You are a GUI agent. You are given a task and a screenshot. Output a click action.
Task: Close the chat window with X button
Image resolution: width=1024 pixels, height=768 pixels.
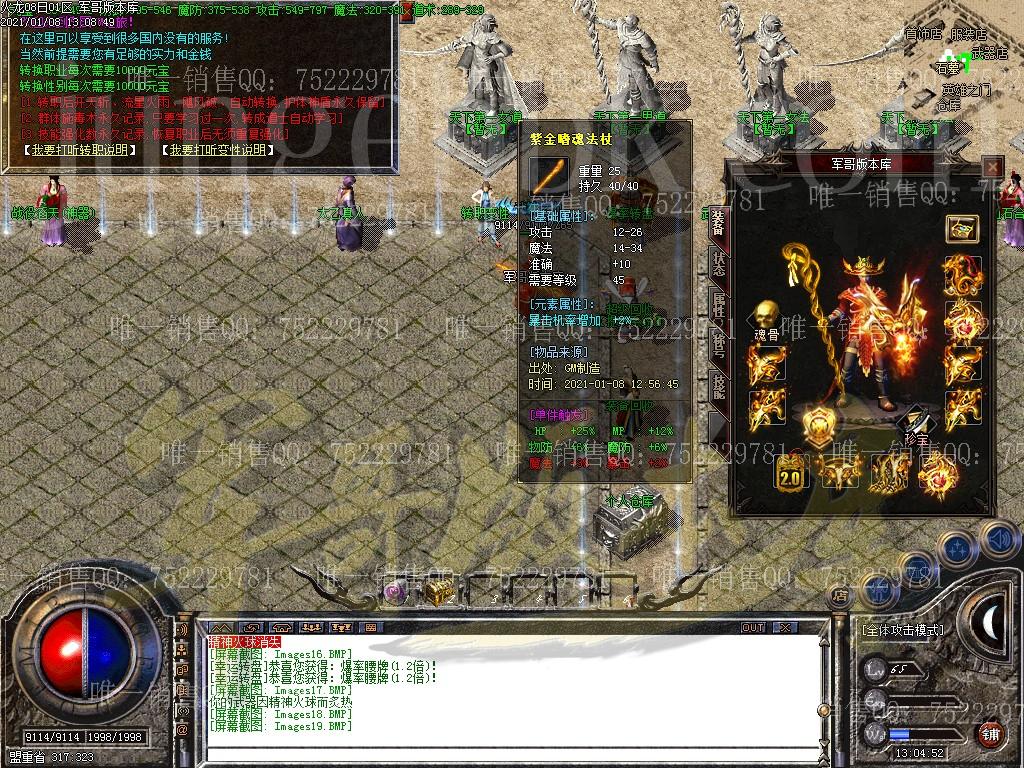point(787,627)
